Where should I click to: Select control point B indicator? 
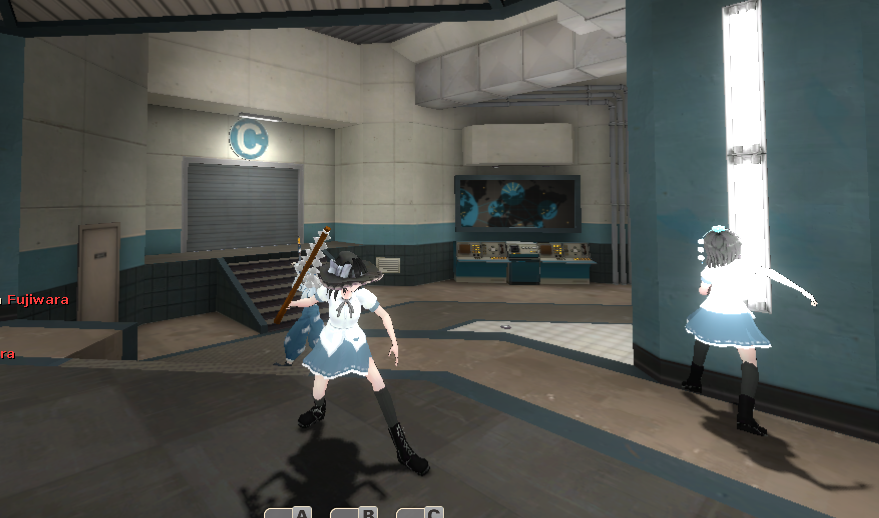click(354, 513)
